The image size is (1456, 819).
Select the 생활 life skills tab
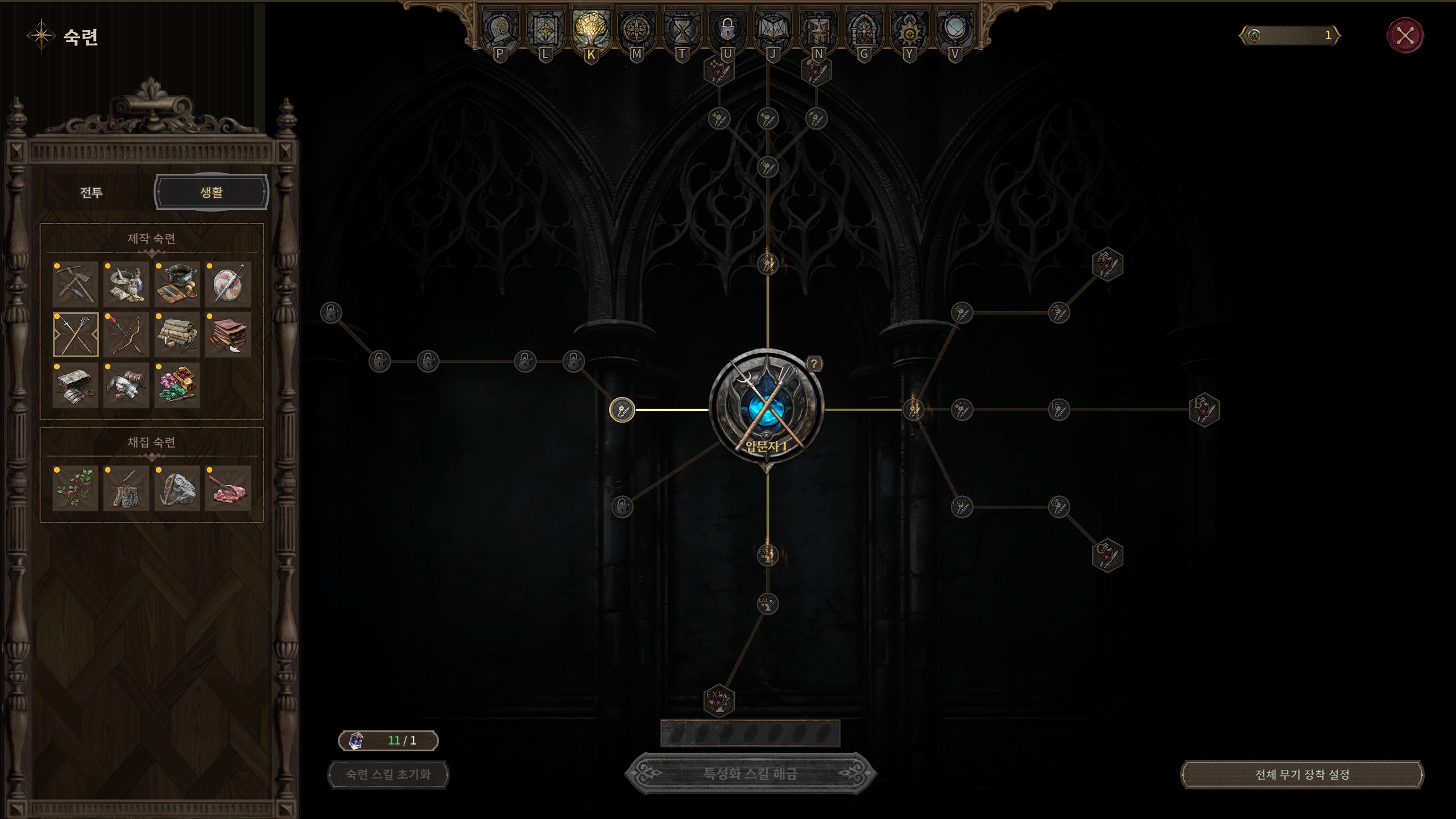click(211, 192)
